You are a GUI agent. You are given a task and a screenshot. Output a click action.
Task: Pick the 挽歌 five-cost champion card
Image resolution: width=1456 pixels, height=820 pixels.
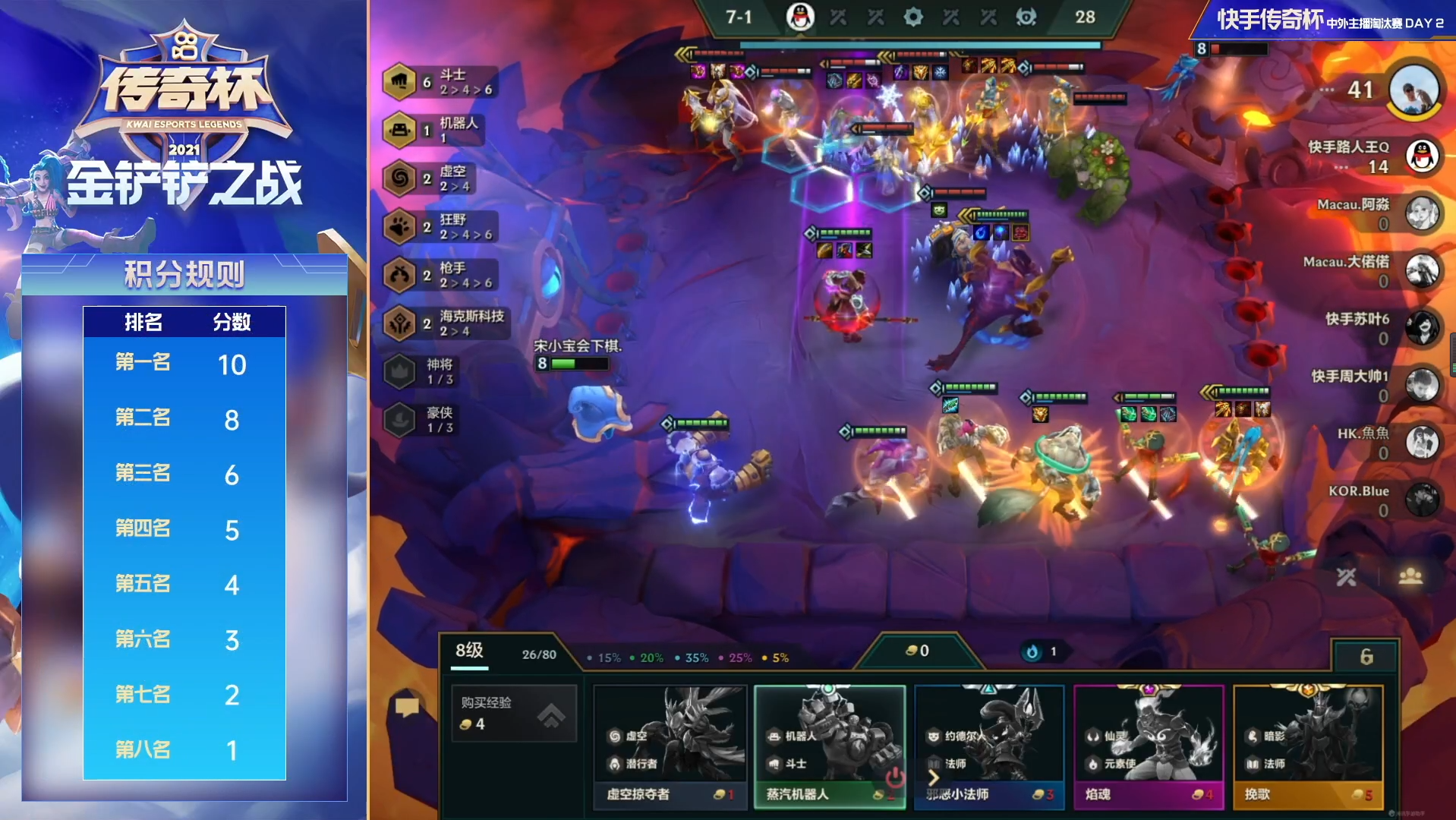[1308, 746]
